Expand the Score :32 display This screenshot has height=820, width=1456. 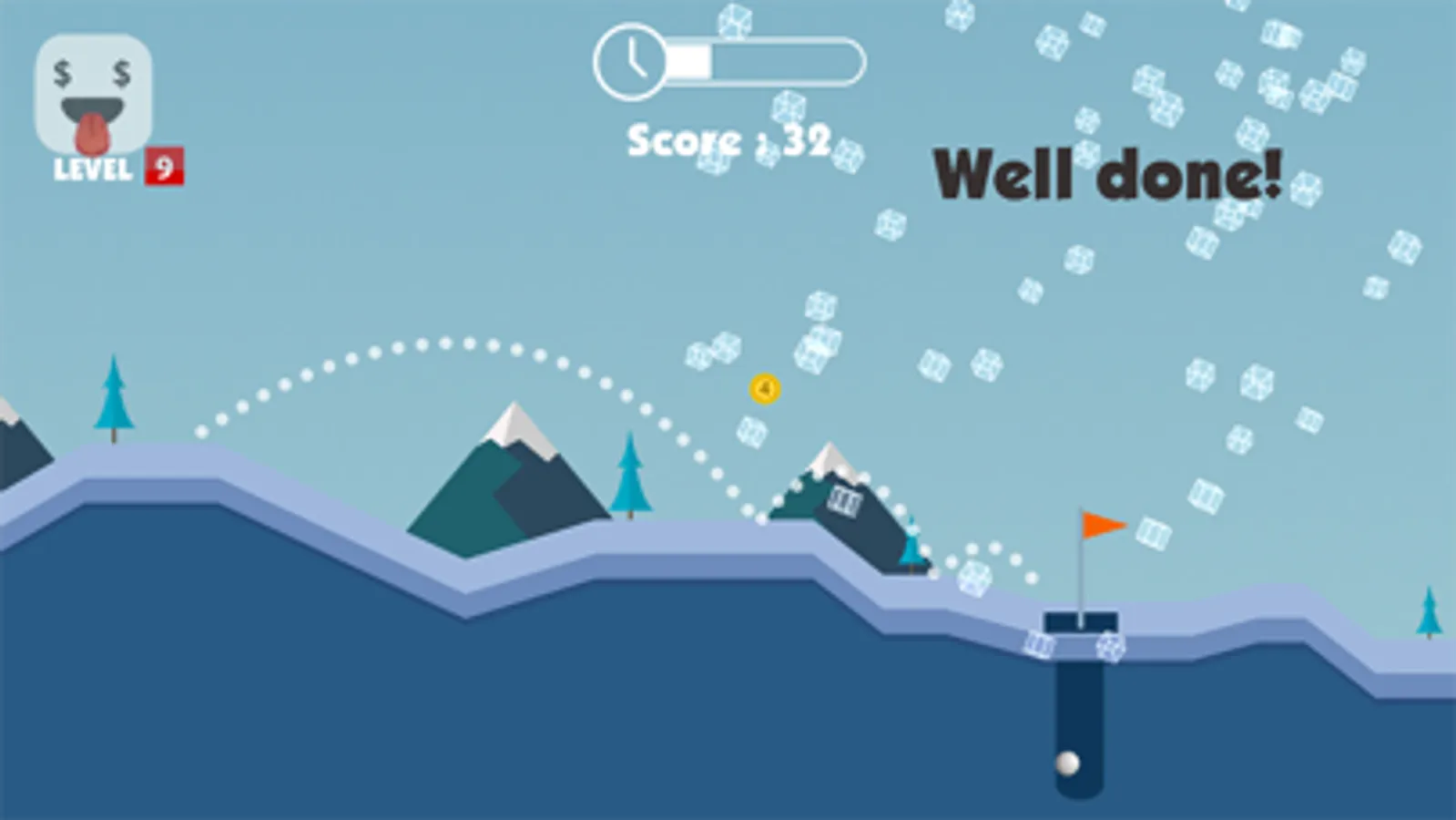click(726, 137)
